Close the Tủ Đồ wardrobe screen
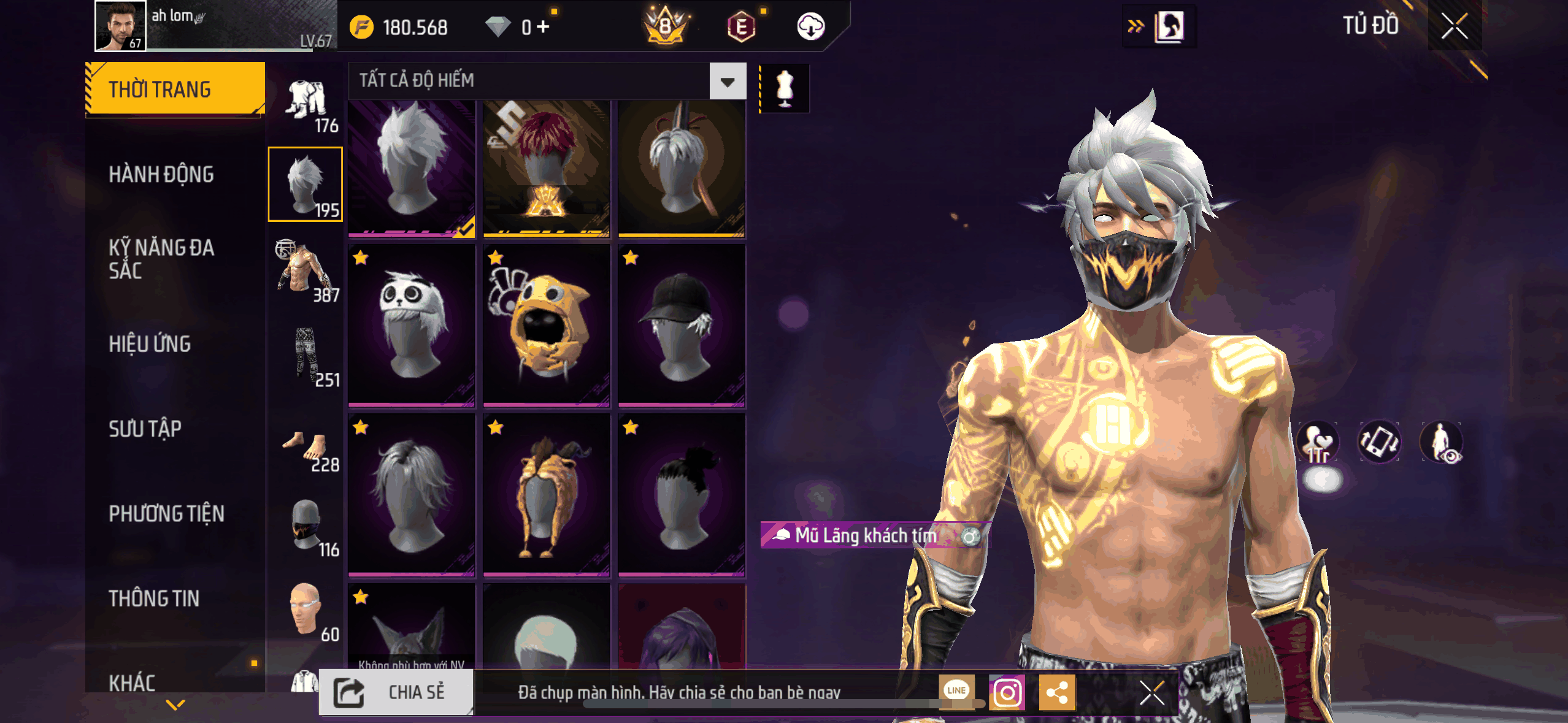The width and height of the screenshot is (1568, 723). click(1454, 26)
